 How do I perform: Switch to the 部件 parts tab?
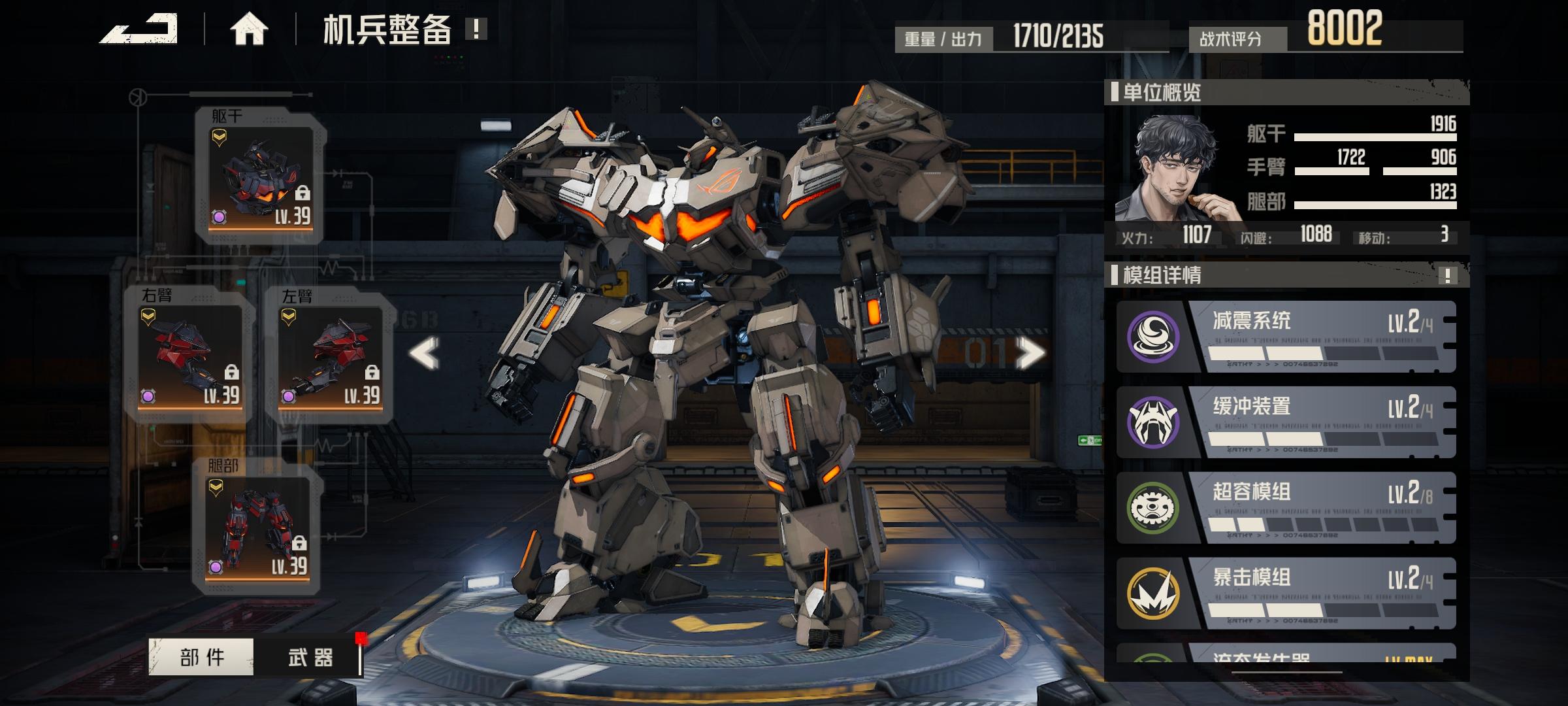coord(201,656)
